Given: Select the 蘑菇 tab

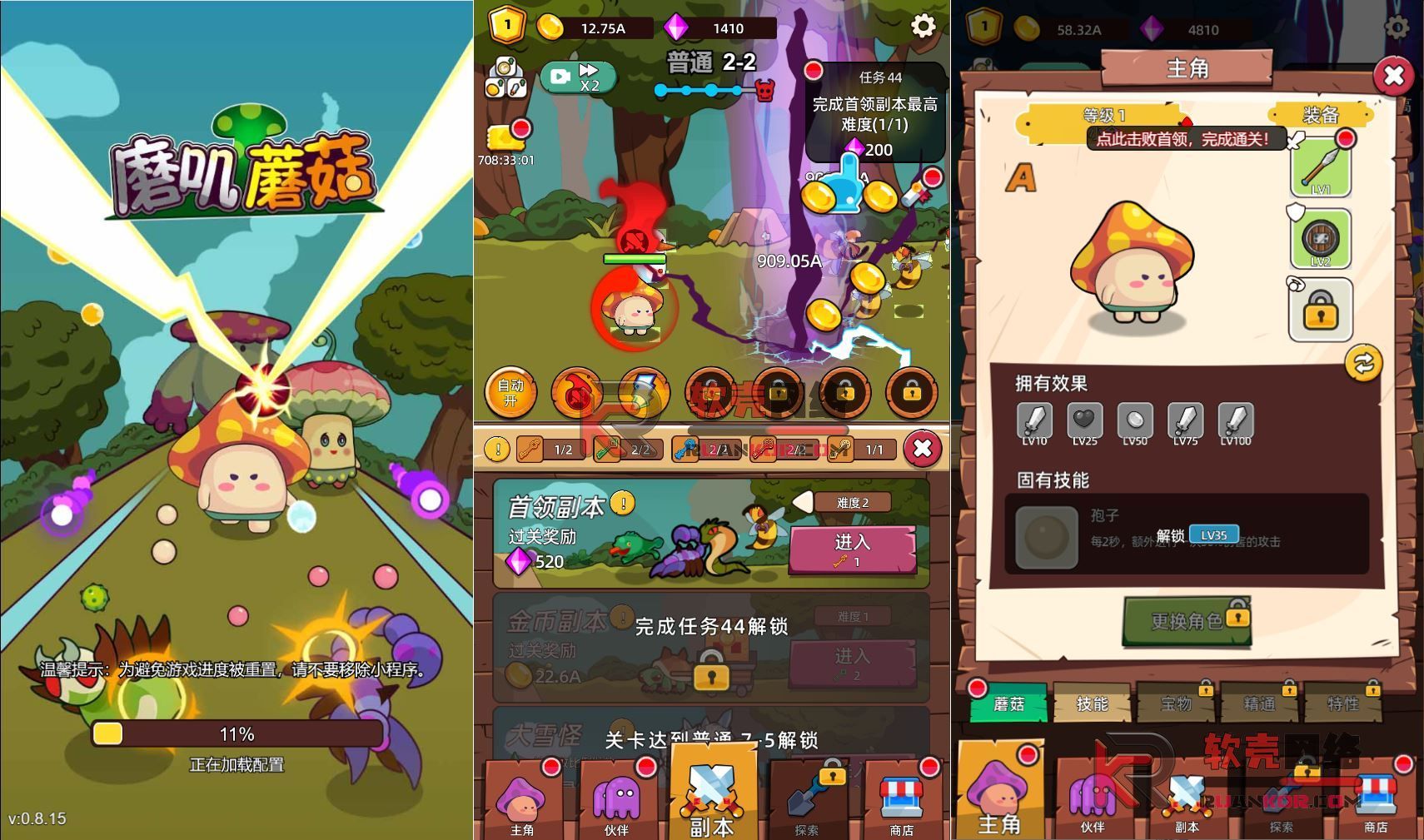Looking at the screenshot, I should 1008,704.
